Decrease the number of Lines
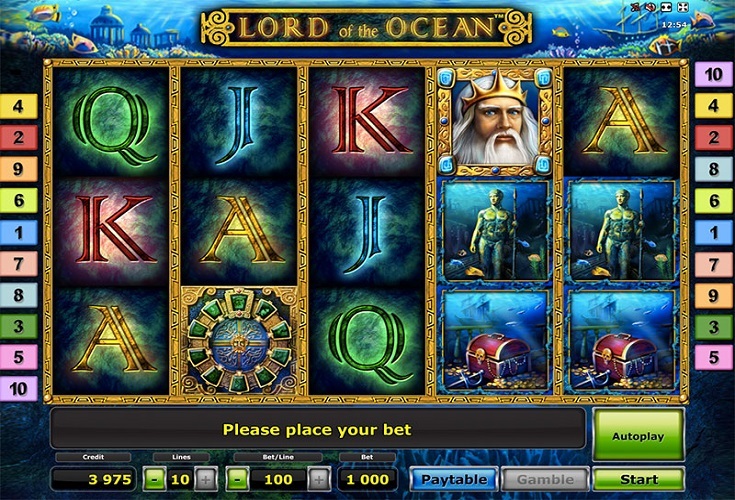The height and width of the screenshot is (500, 735). [153, 480]
